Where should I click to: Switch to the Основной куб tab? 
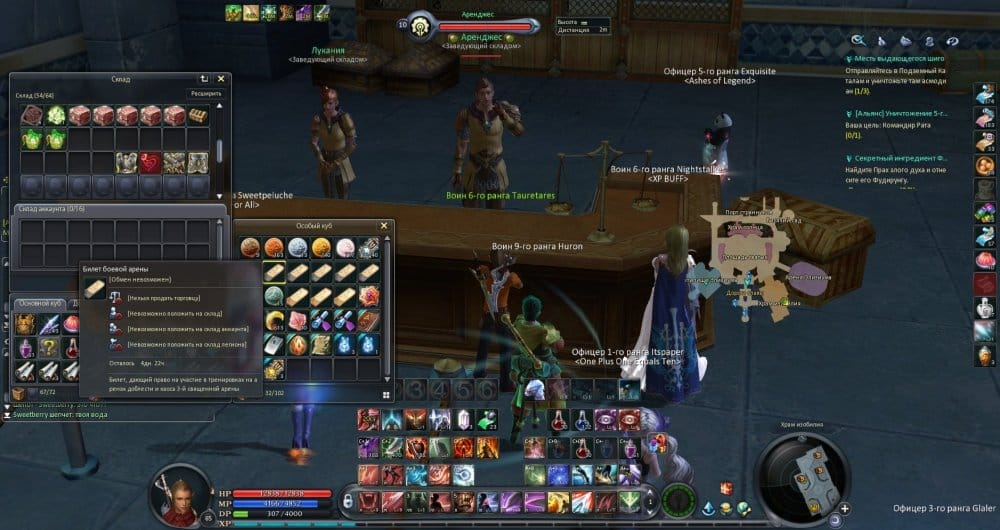tap(40, 303)
